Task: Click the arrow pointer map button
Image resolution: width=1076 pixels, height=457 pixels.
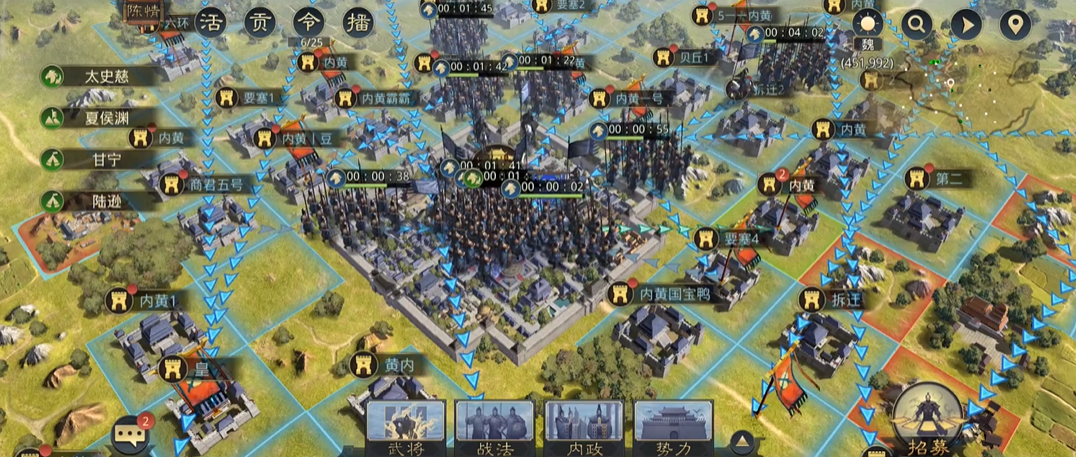Action: [x=966, y=25]
